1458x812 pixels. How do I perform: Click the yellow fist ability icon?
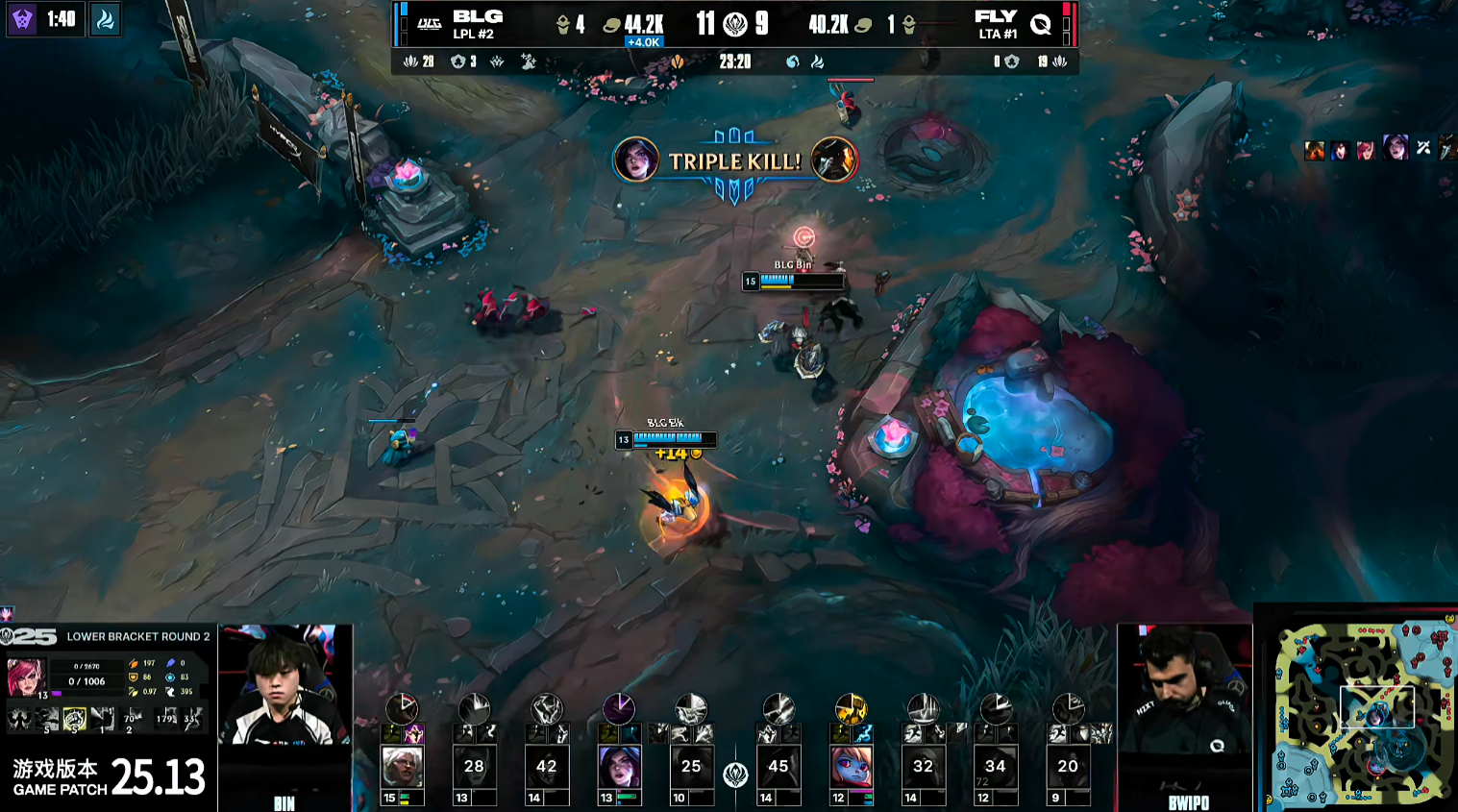click(74, 718)
